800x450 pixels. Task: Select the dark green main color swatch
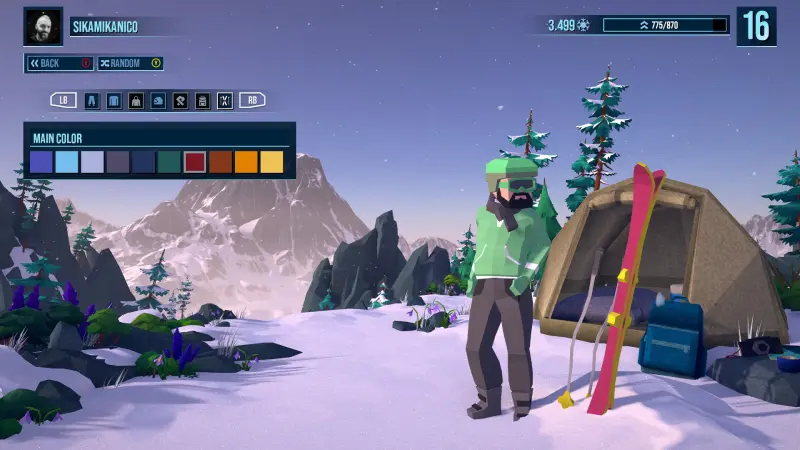pos(169,162)
